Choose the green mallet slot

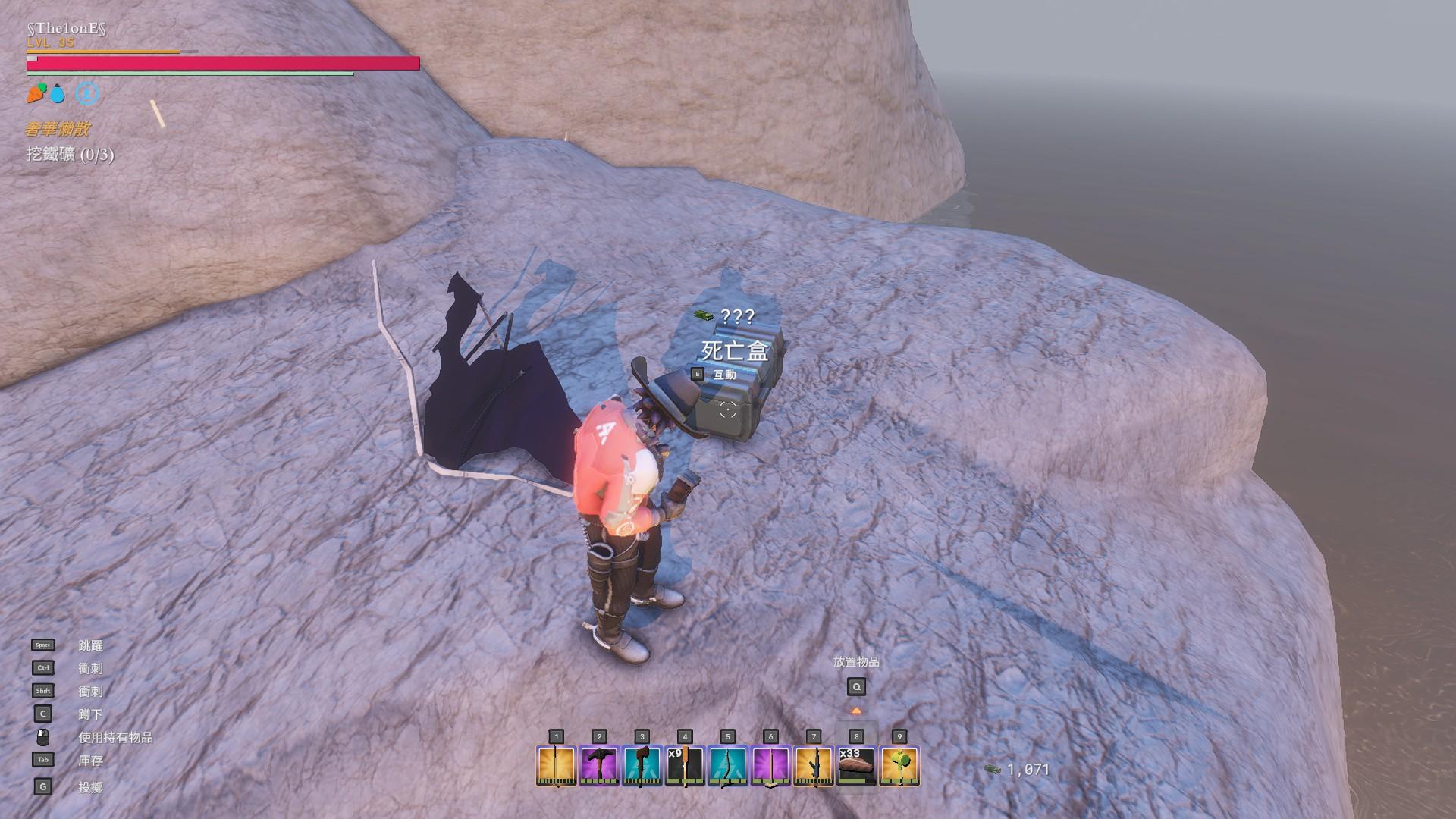(x=899, y=765)
